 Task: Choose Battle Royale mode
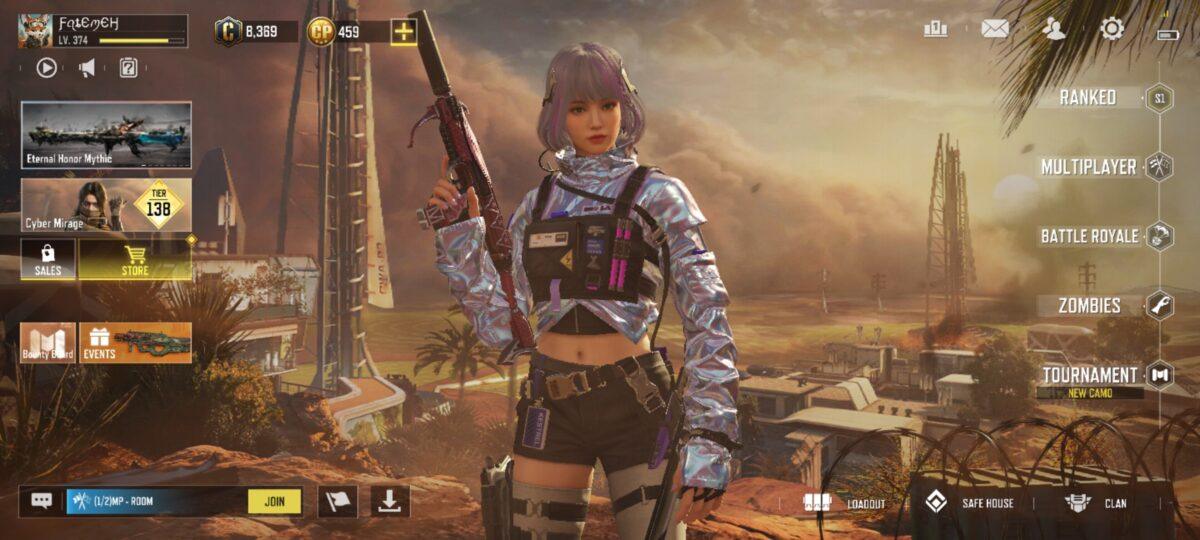1089,236
